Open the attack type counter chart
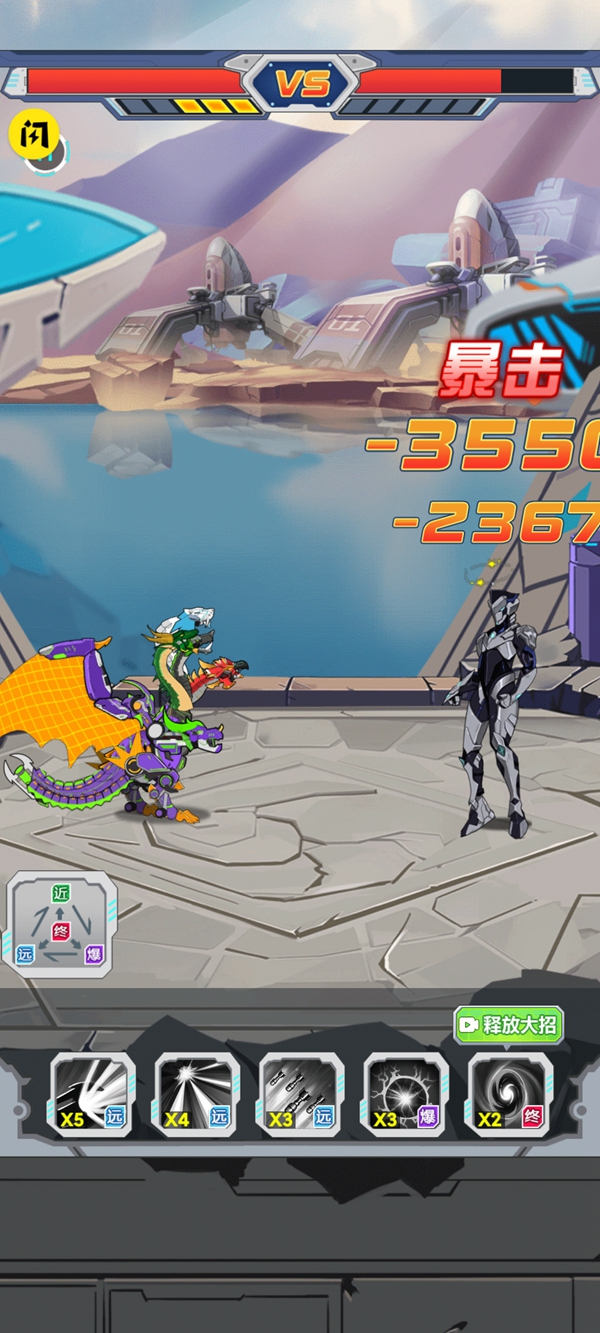The width and height of the screenshot is (600, 1333). [62, 923]
